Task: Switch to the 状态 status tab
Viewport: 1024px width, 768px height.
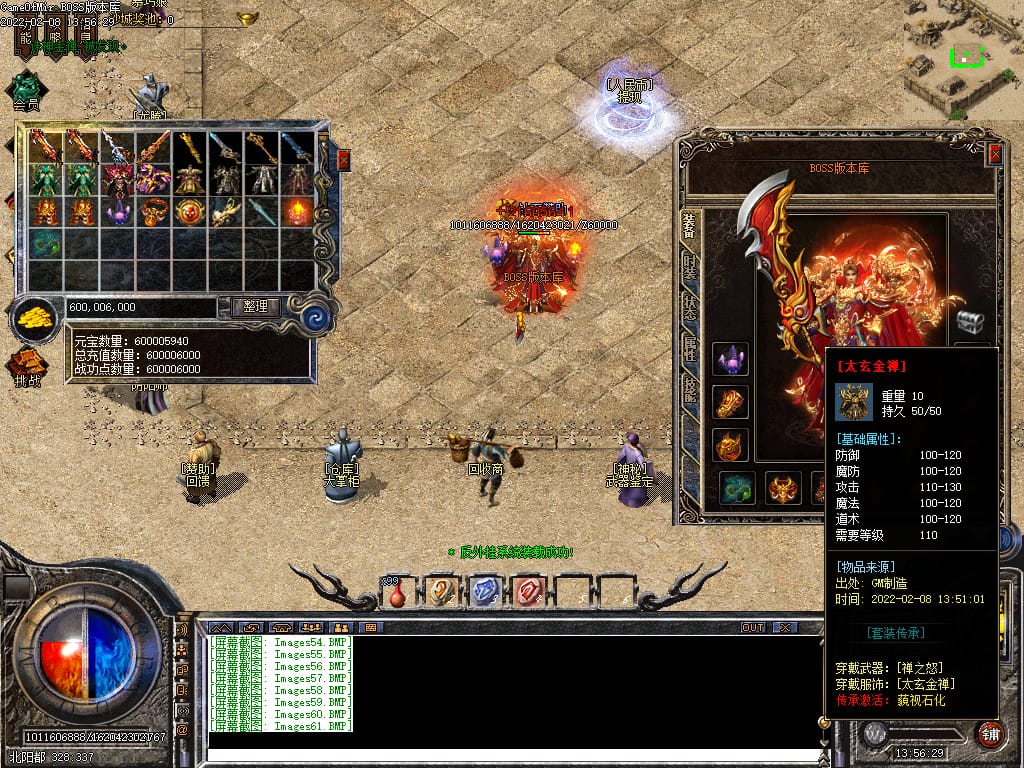Action: pyautogui.click(x=690, y=307)
